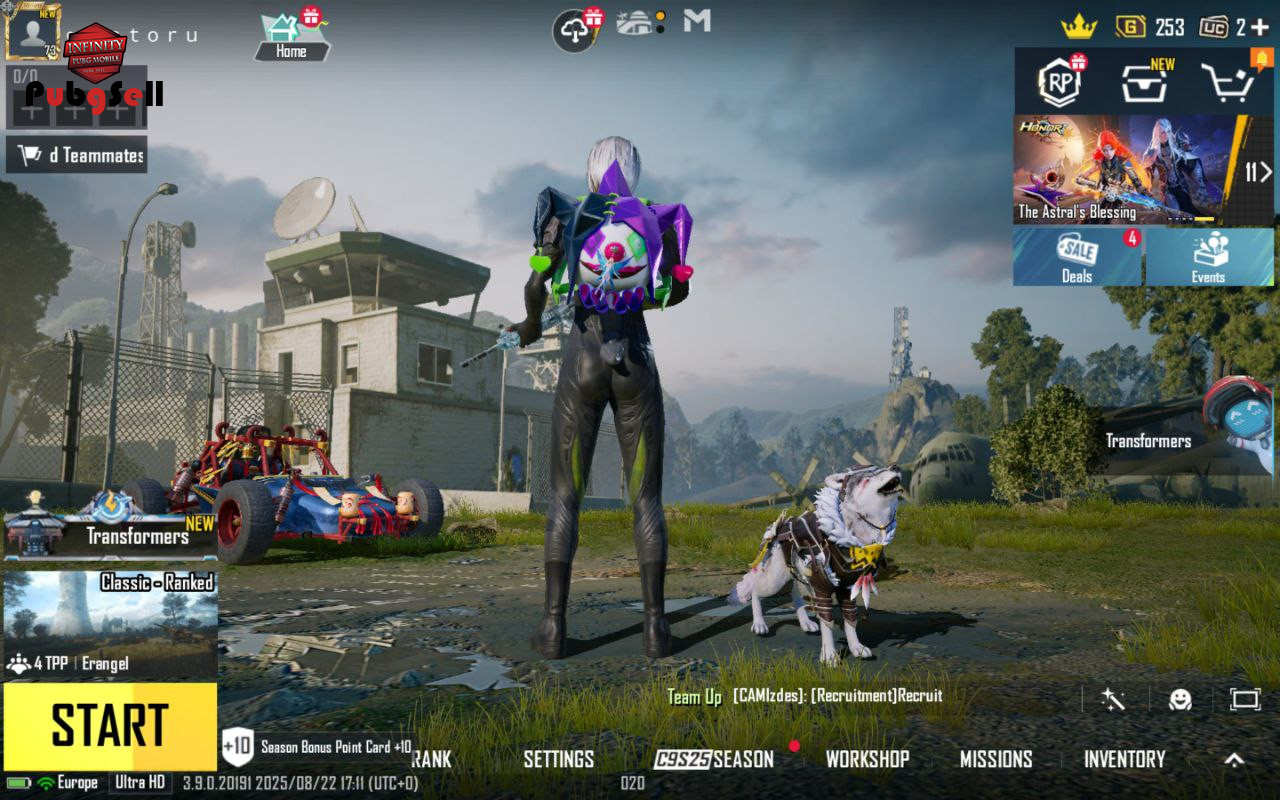1280x800 pixels.
Task: Go to the Home icon
Action: tap(291, 36)
